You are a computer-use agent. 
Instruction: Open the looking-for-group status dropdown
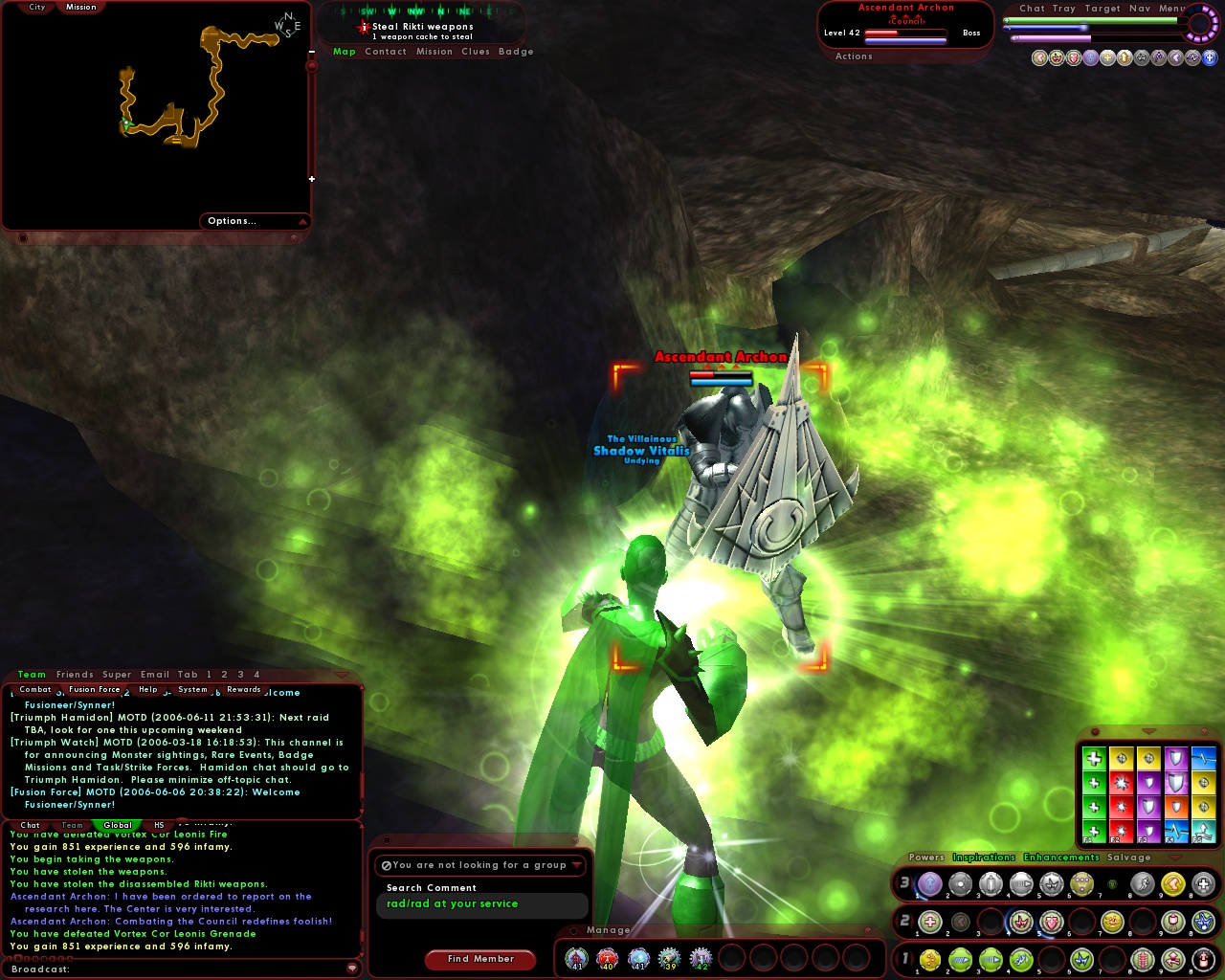576,864
